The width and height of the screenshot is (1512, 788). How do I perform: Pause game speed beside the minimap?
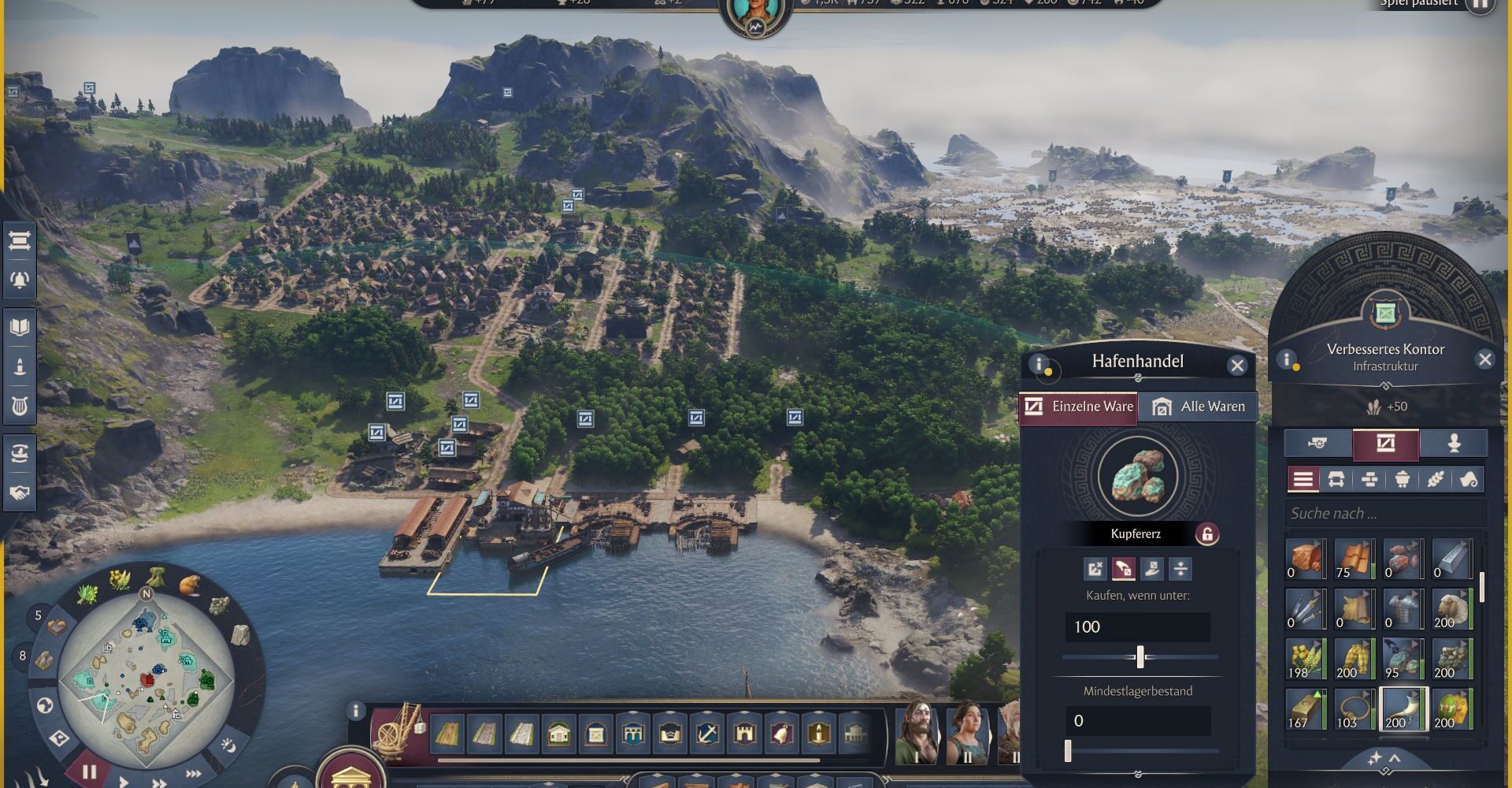(x=89, y=771)
